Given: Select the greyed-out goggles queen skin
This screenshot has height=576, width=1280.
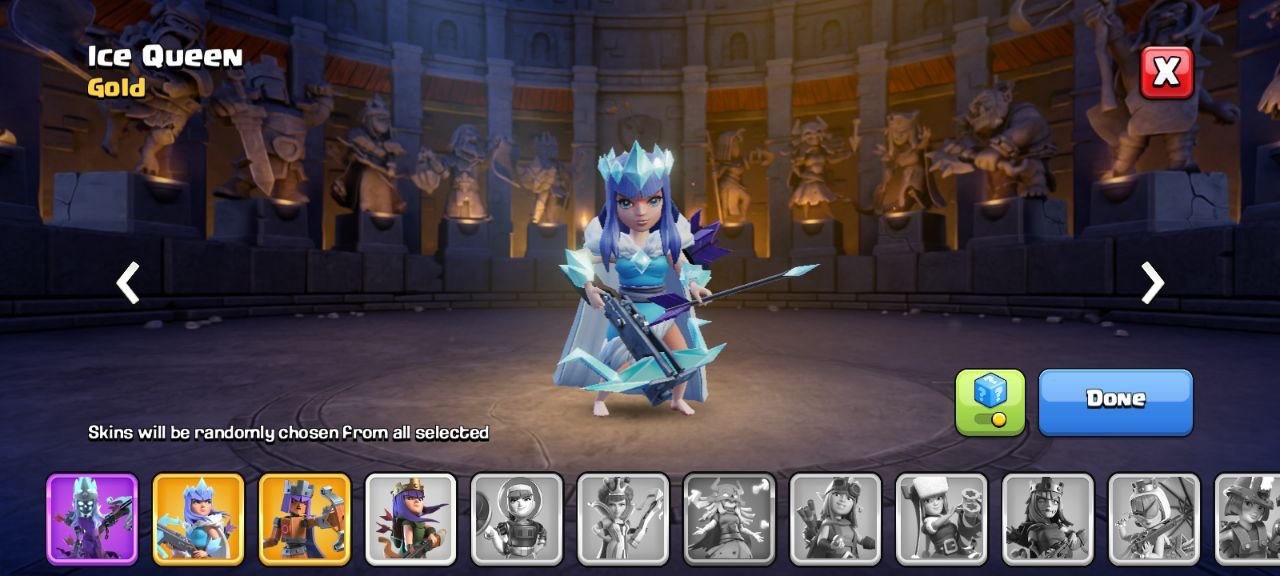Looking at the screenshot, I should coord(835,518).
